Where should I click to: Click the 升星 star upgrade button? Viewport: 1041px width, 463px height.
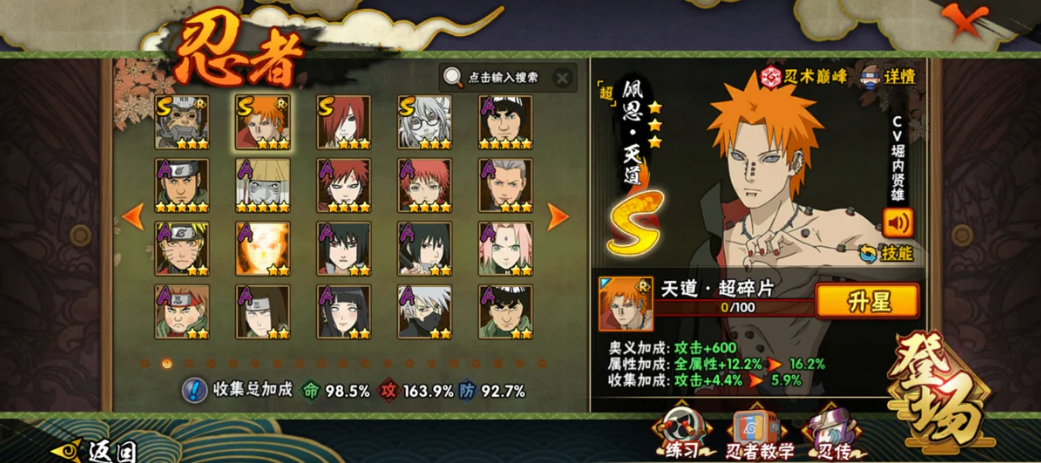coord(867,301)
